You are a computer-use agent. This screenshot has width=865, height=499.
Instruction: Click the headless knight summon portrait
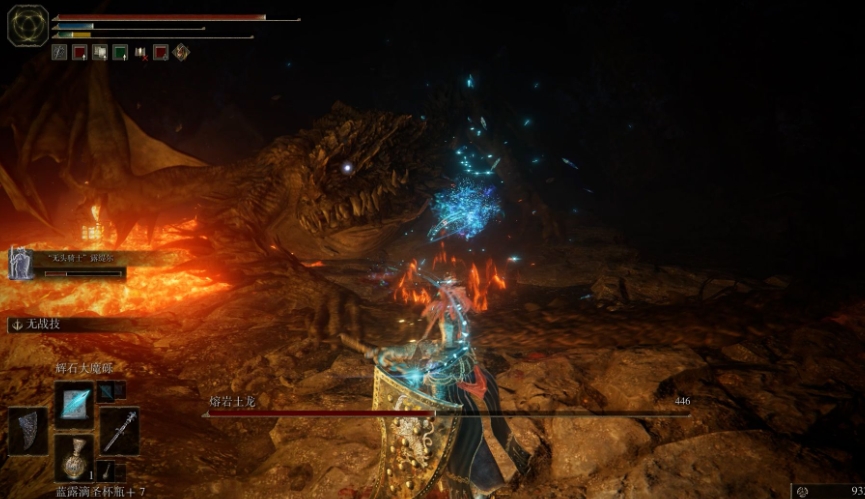pyautogui.click(x=21, y=264)
